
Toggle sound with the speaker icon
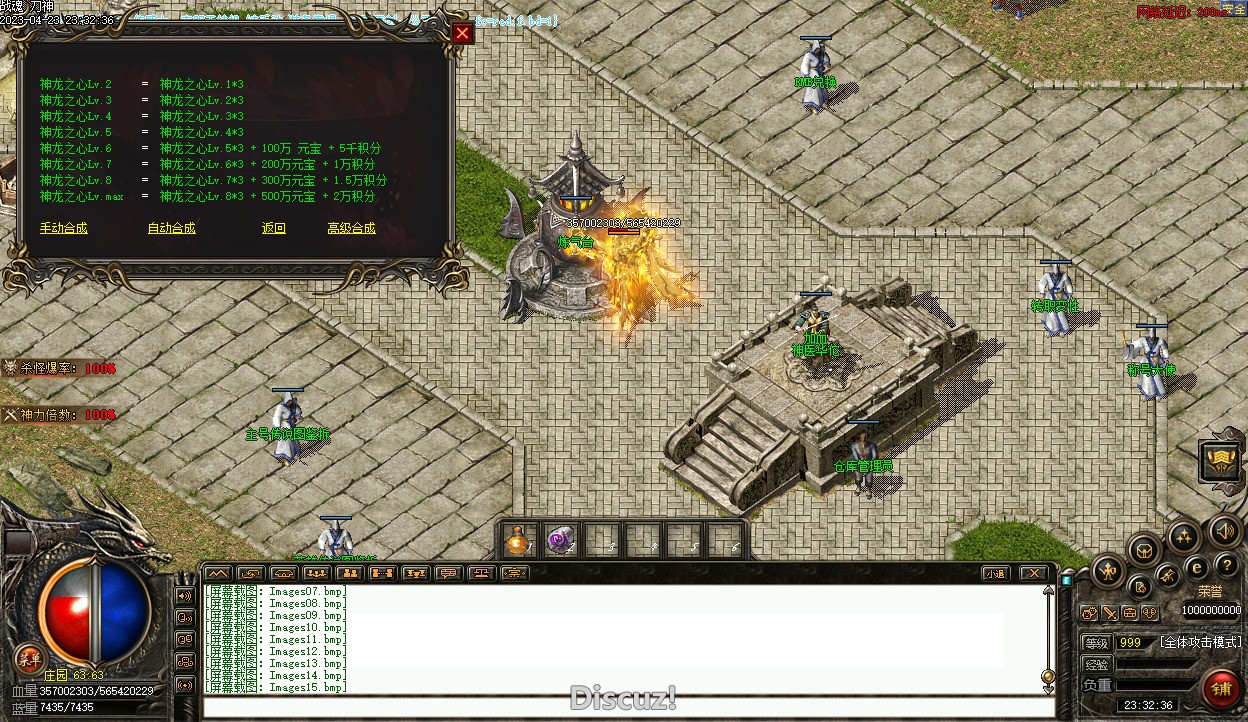[x=1223, y=530]
